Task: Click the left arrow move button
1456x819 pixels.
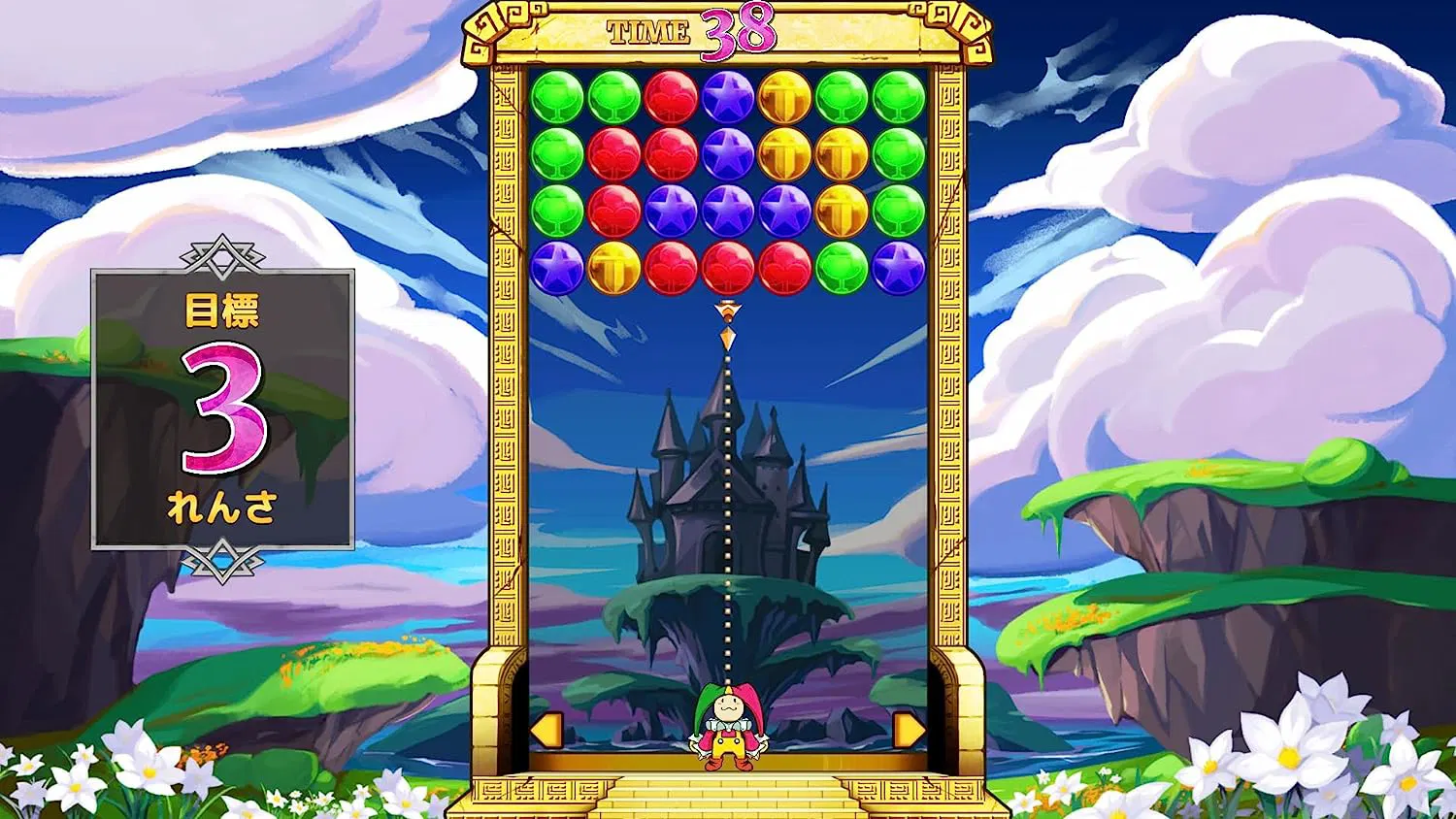Action: 547,730
